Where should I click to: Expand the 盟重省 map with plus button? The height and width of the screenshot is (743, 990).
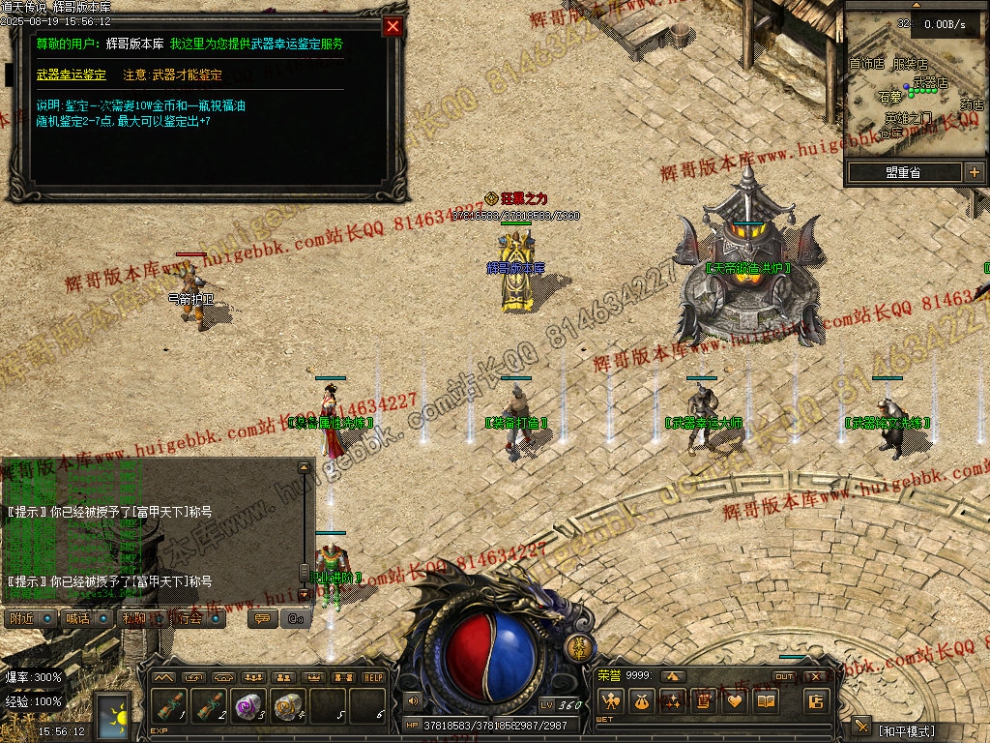coord(974,172)
